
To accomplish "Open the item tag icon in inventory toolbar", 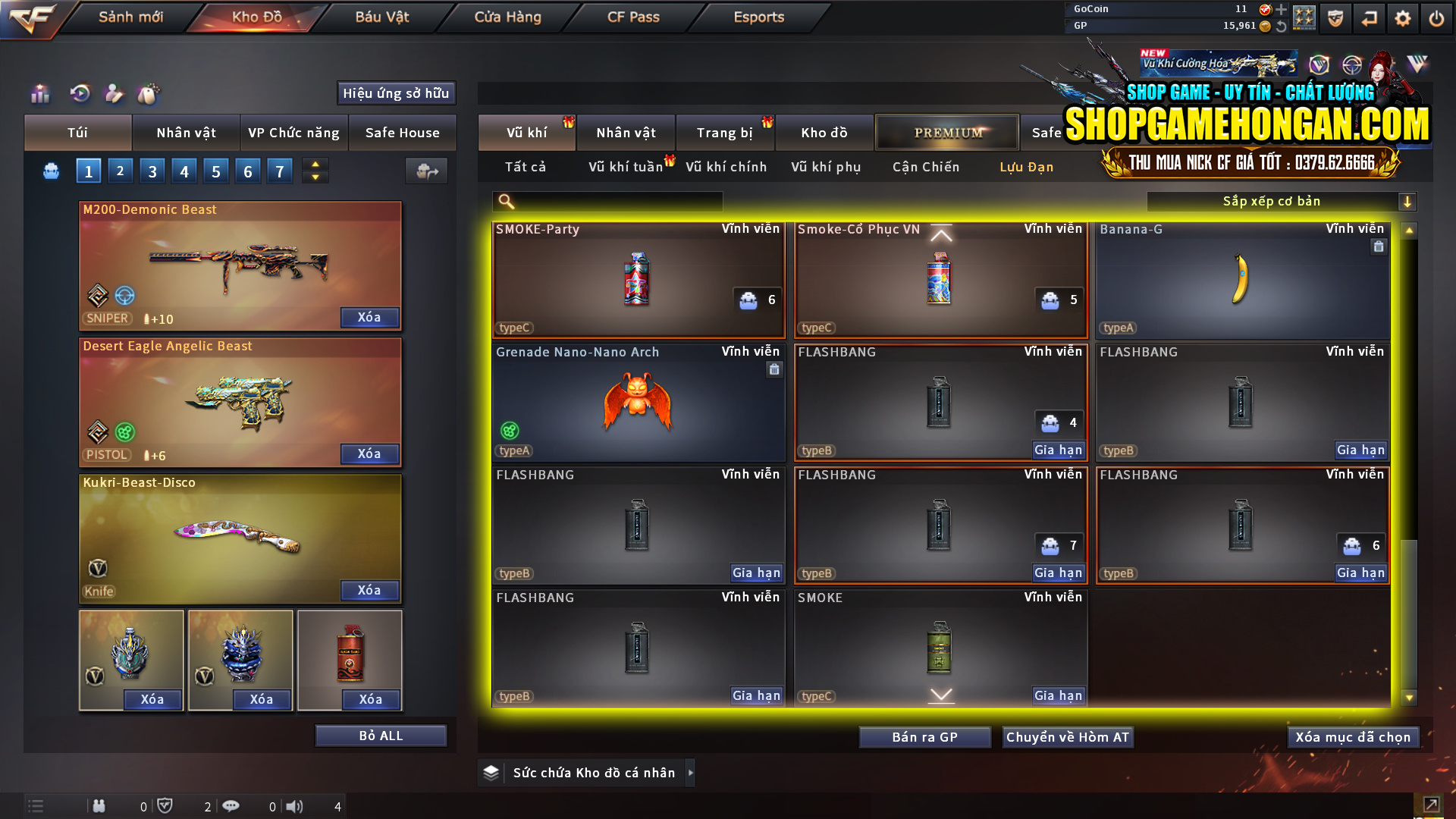I will (x=149, y=94).
